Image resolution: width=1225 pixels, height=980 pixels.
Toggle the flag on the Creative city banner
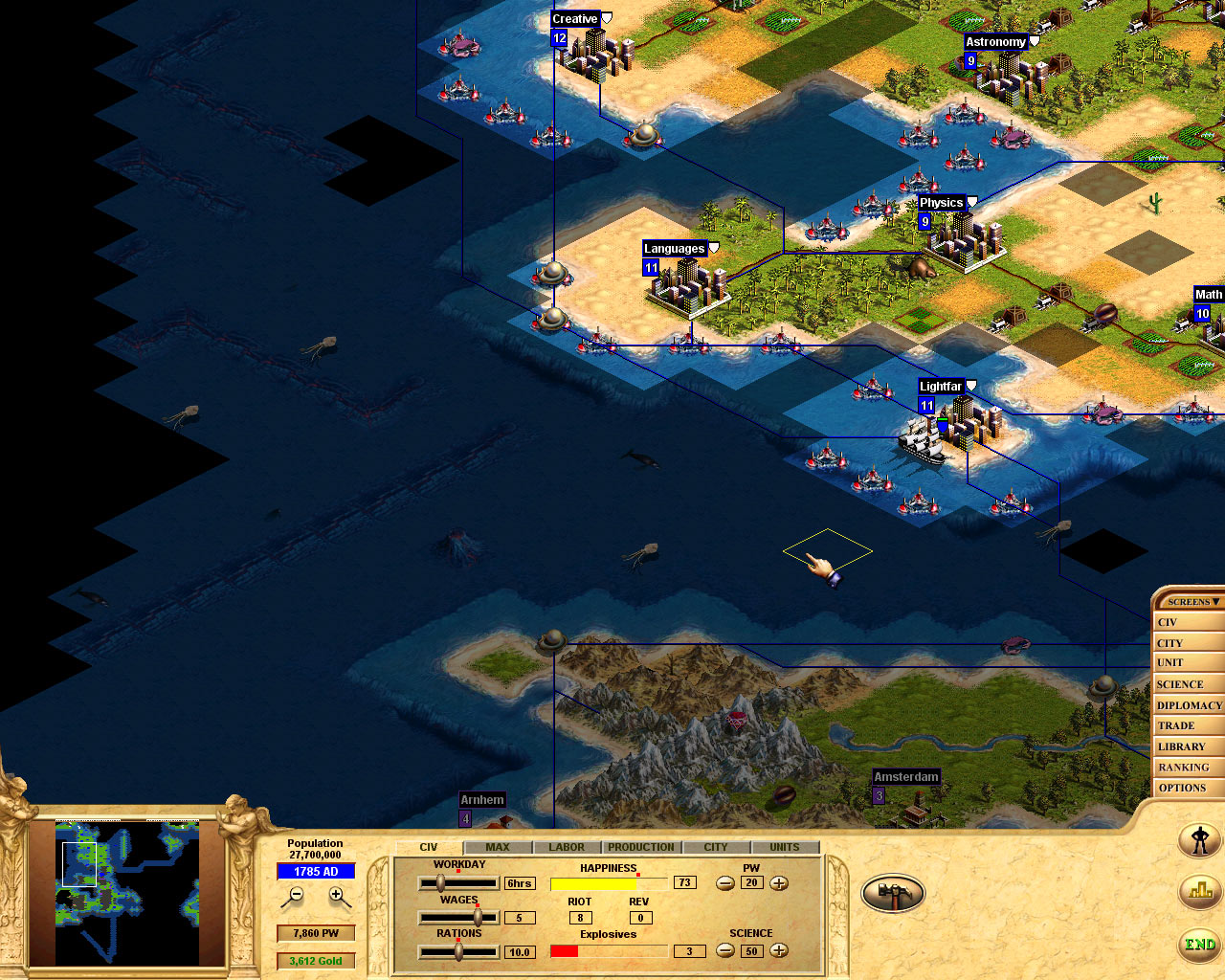tap(609, 17)
